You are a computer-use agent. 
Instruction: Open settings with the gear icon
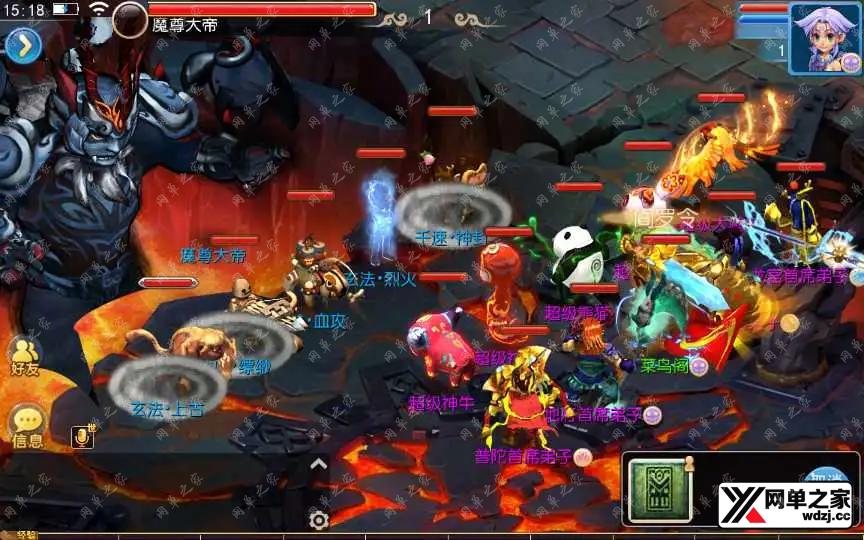(x=319, y=519)
